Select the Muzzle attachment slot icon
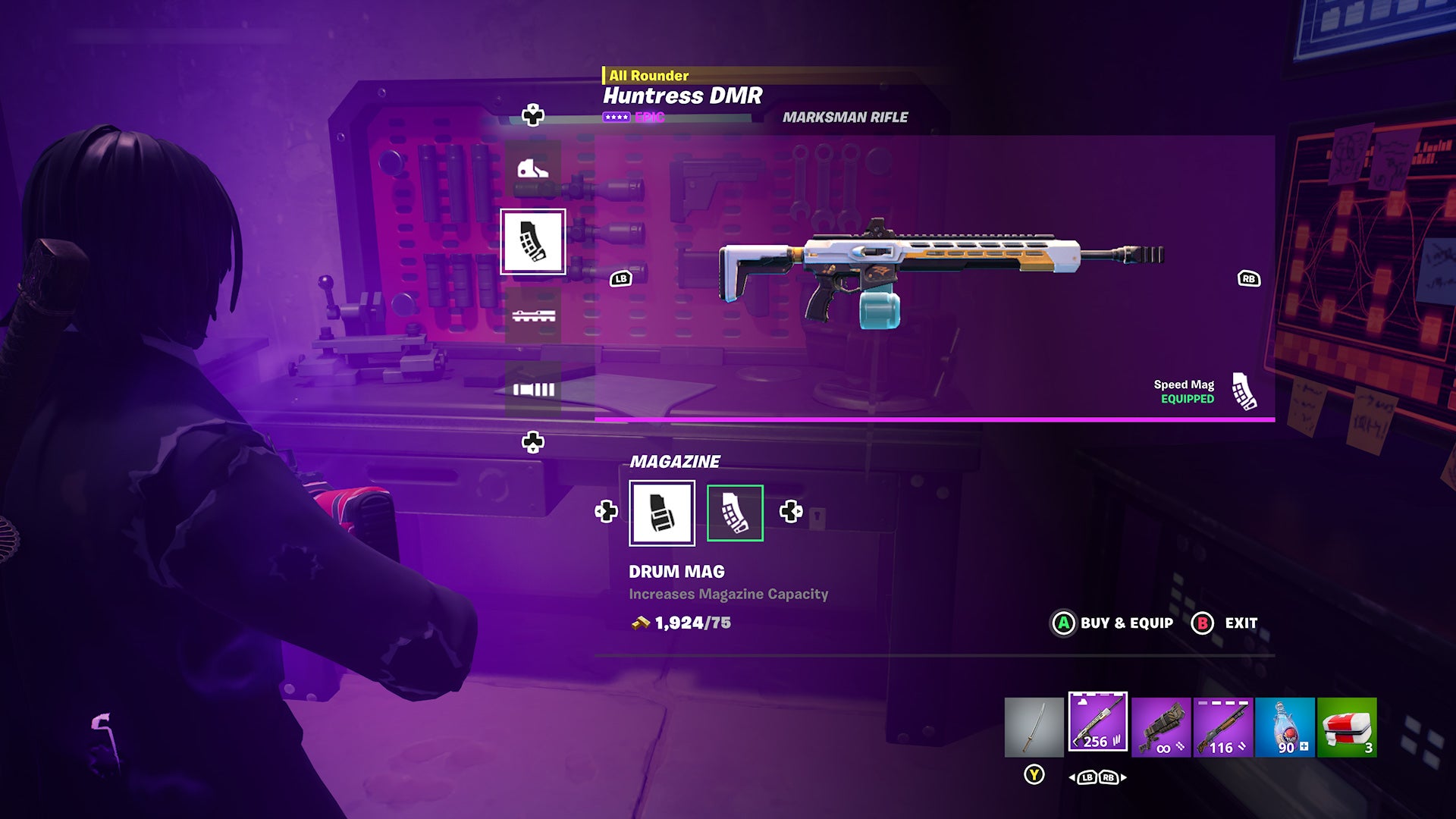Viewport: 1456px width, 819px height. click(x=535, y=391)
